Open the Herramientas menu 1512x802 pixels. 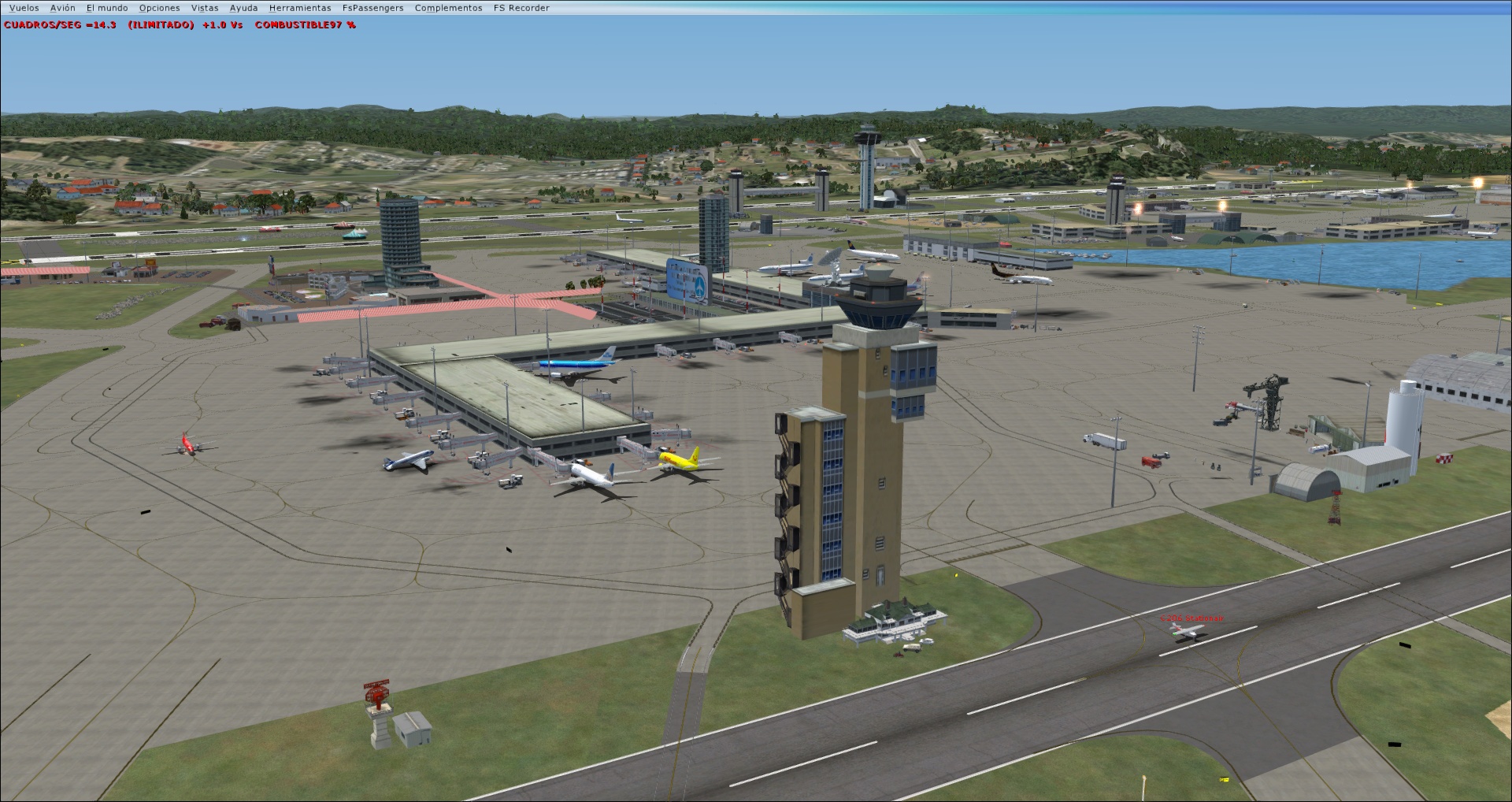pyautogui.click(x=300, y=7)
